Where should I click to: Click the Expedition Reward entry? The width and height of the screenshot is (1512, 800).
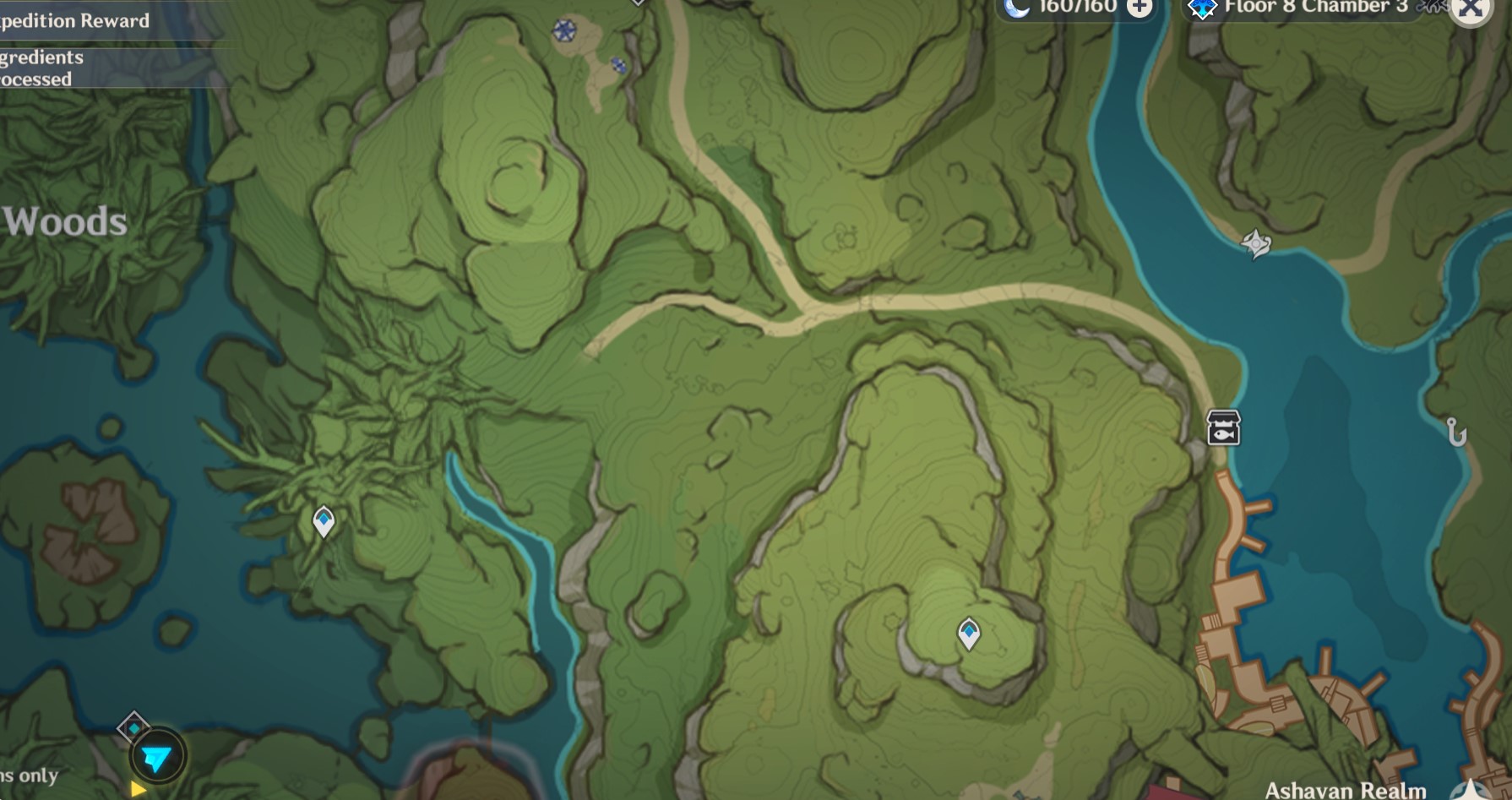76,20
